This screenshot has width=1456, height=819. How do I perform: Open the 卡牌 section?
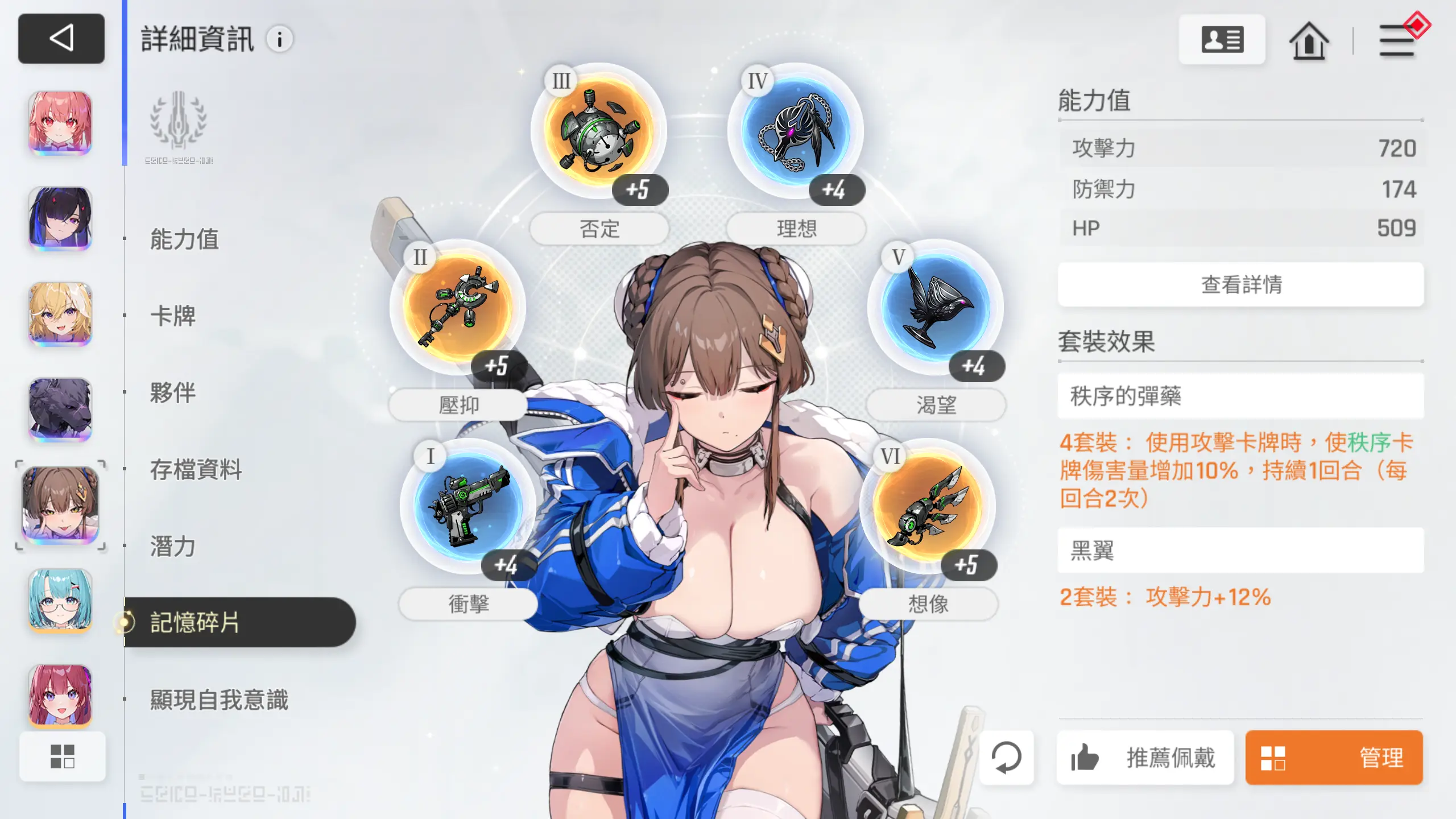click(x=173, y=316)
